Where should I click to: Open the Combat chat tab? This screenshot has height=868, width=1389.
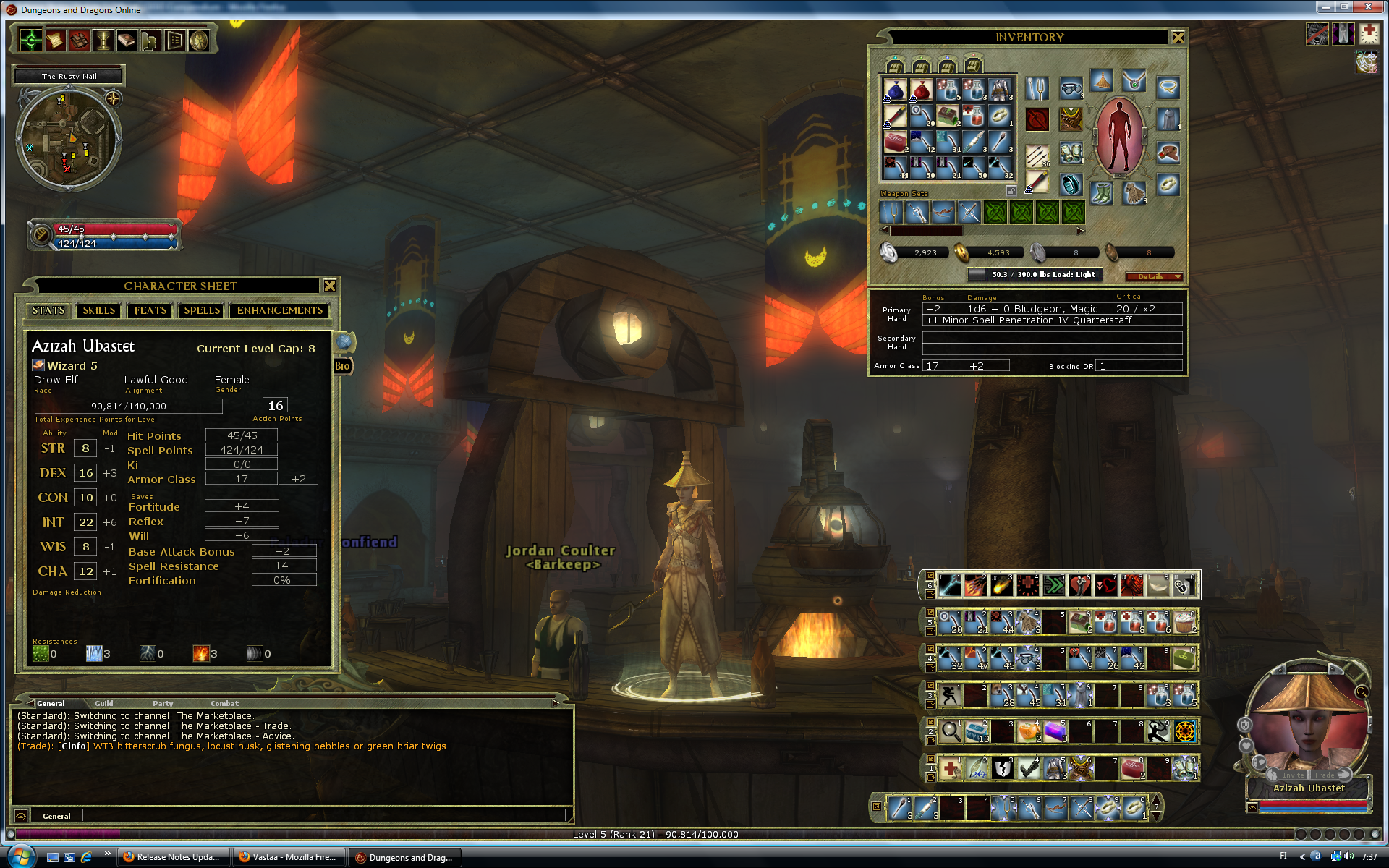coord(224,703)
